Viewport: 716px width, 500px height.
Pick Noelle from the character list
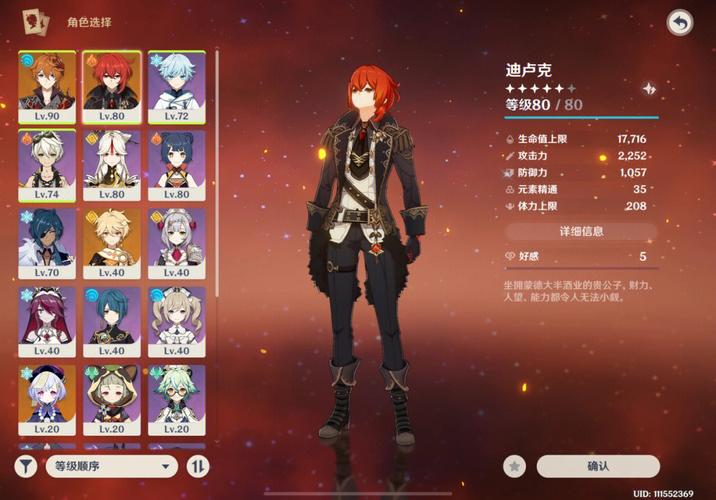pyautogui.click(x=176, y=241)
